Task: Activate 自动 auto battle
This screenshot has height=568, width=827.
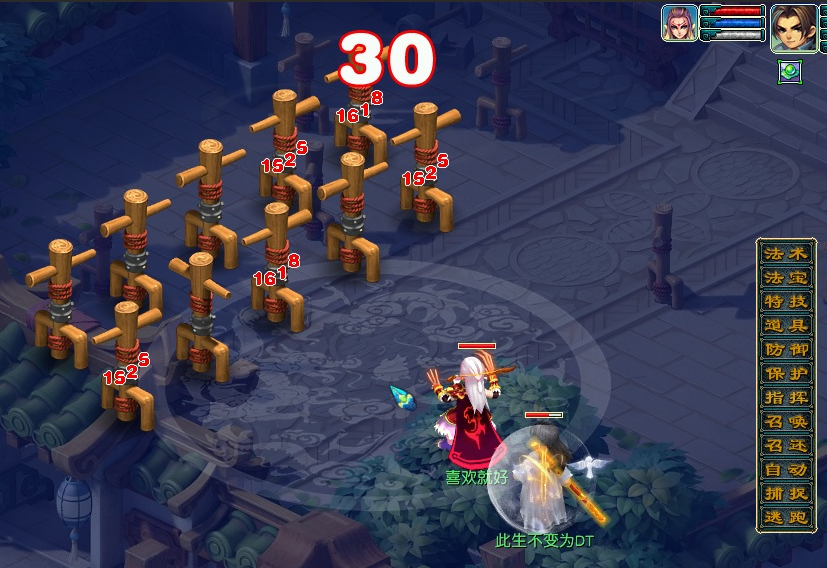Action: [785, 469]
